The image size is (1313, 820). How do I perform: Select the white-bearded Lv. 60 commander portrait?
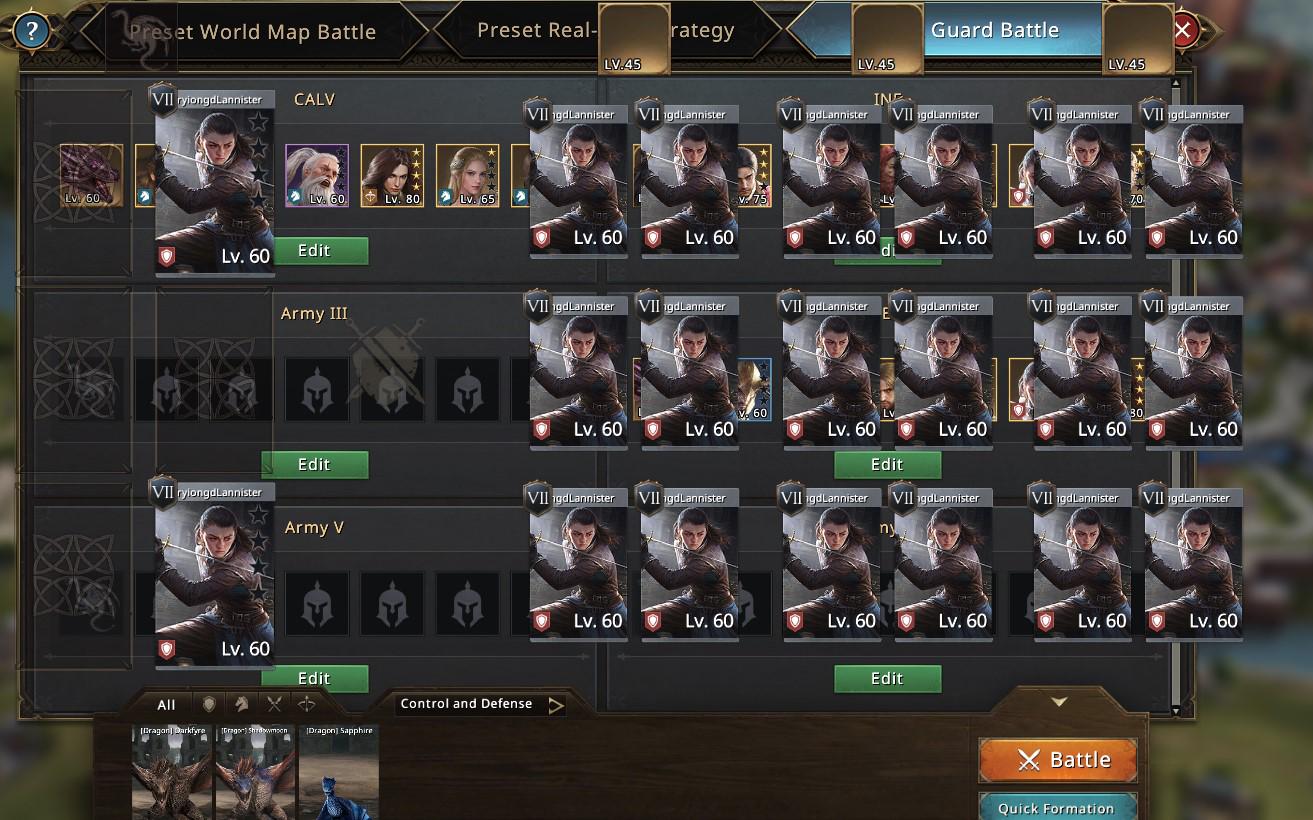317,176
